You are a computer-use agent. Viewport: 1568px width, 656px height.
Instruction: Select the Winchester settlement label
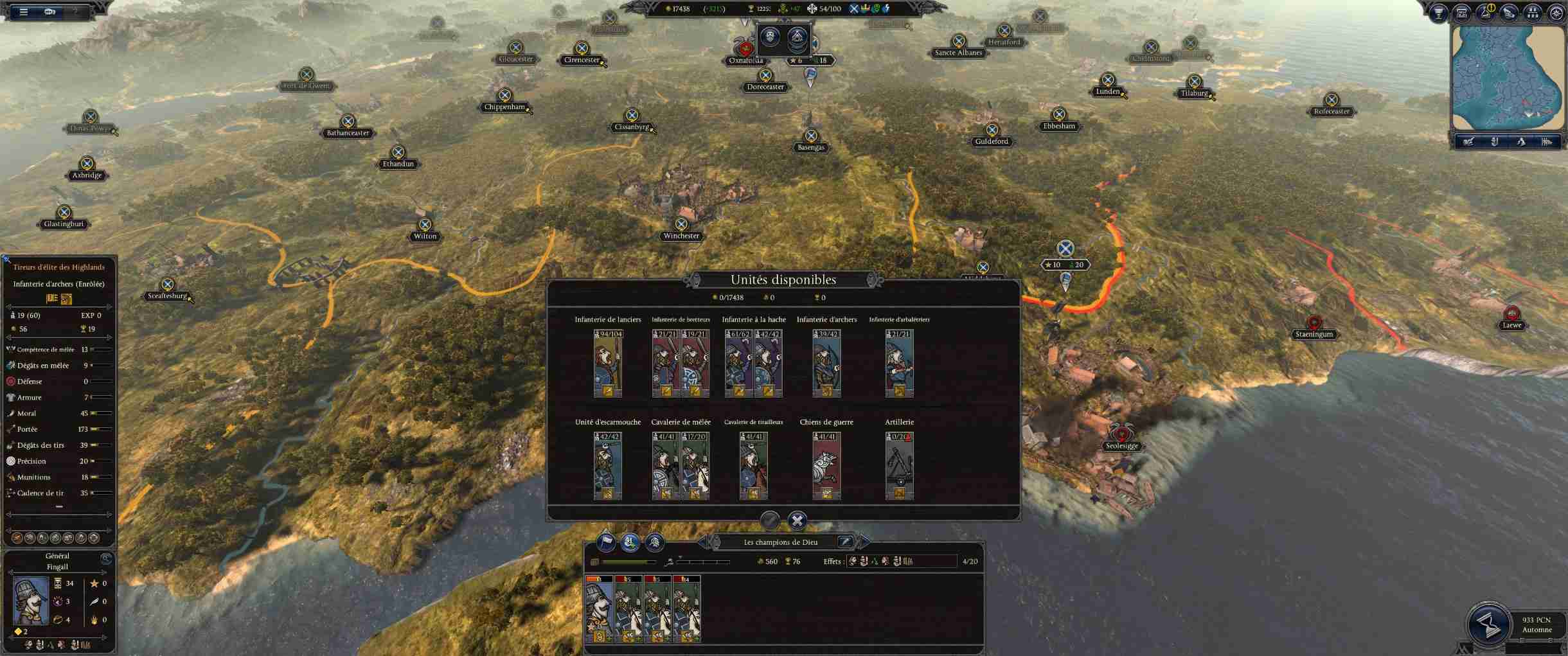pyautogui.click(x=681, y=236)
